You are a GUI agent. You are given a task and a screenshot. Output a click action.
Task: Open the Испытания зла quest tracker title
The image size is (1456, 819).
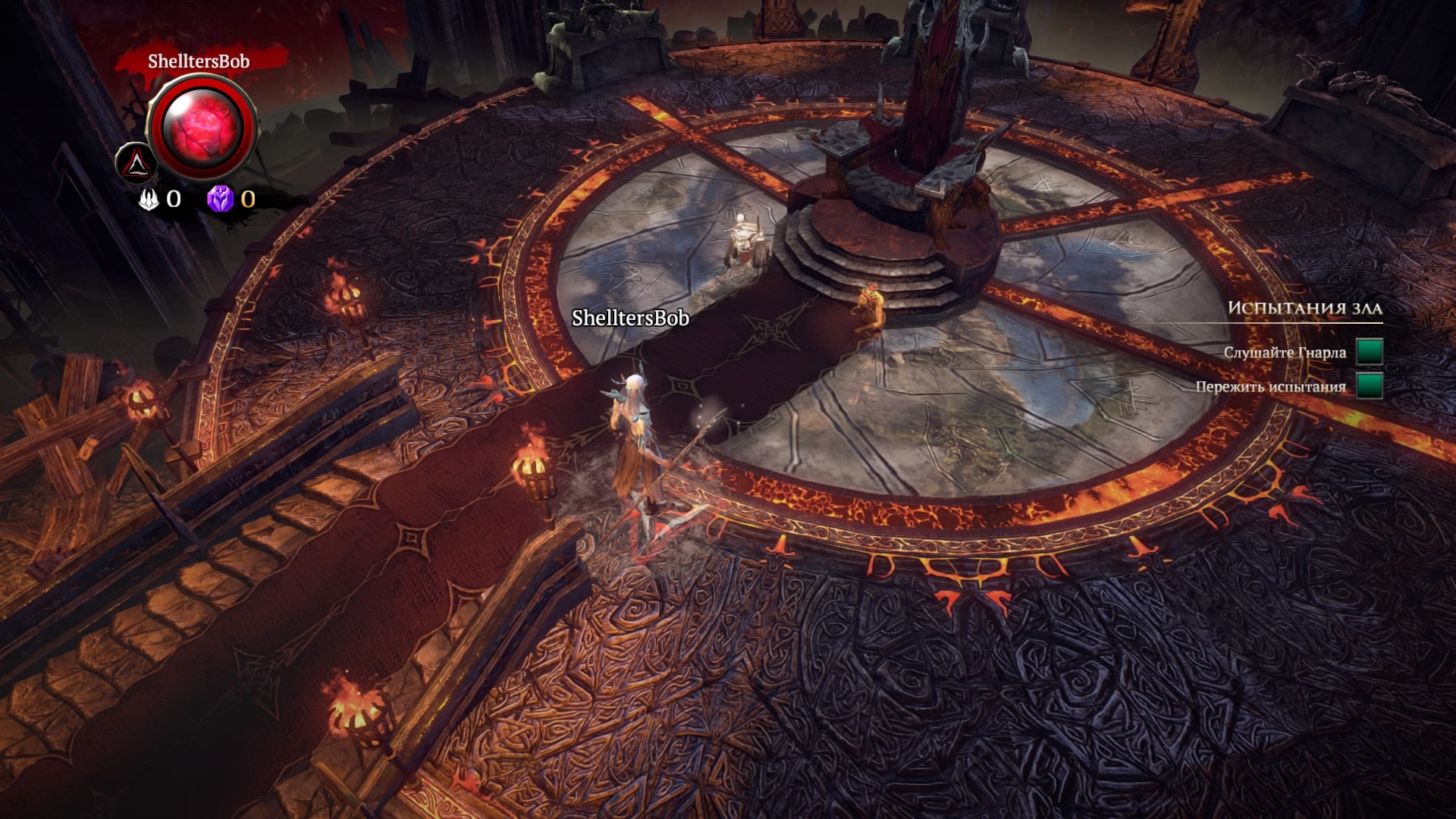click(x=1304, y=308)
